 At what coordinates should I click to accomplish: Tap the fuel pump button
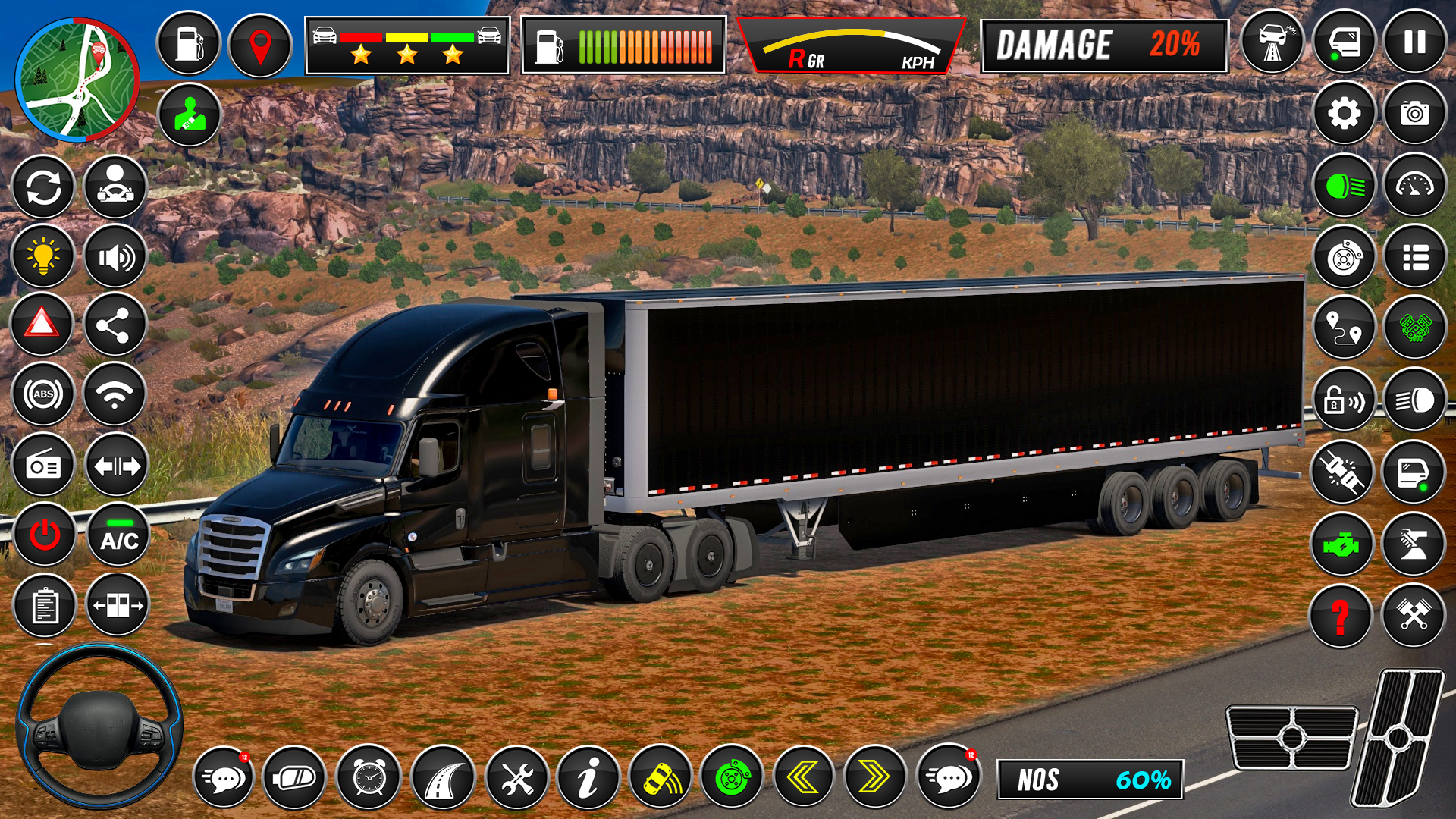(189, 44)
